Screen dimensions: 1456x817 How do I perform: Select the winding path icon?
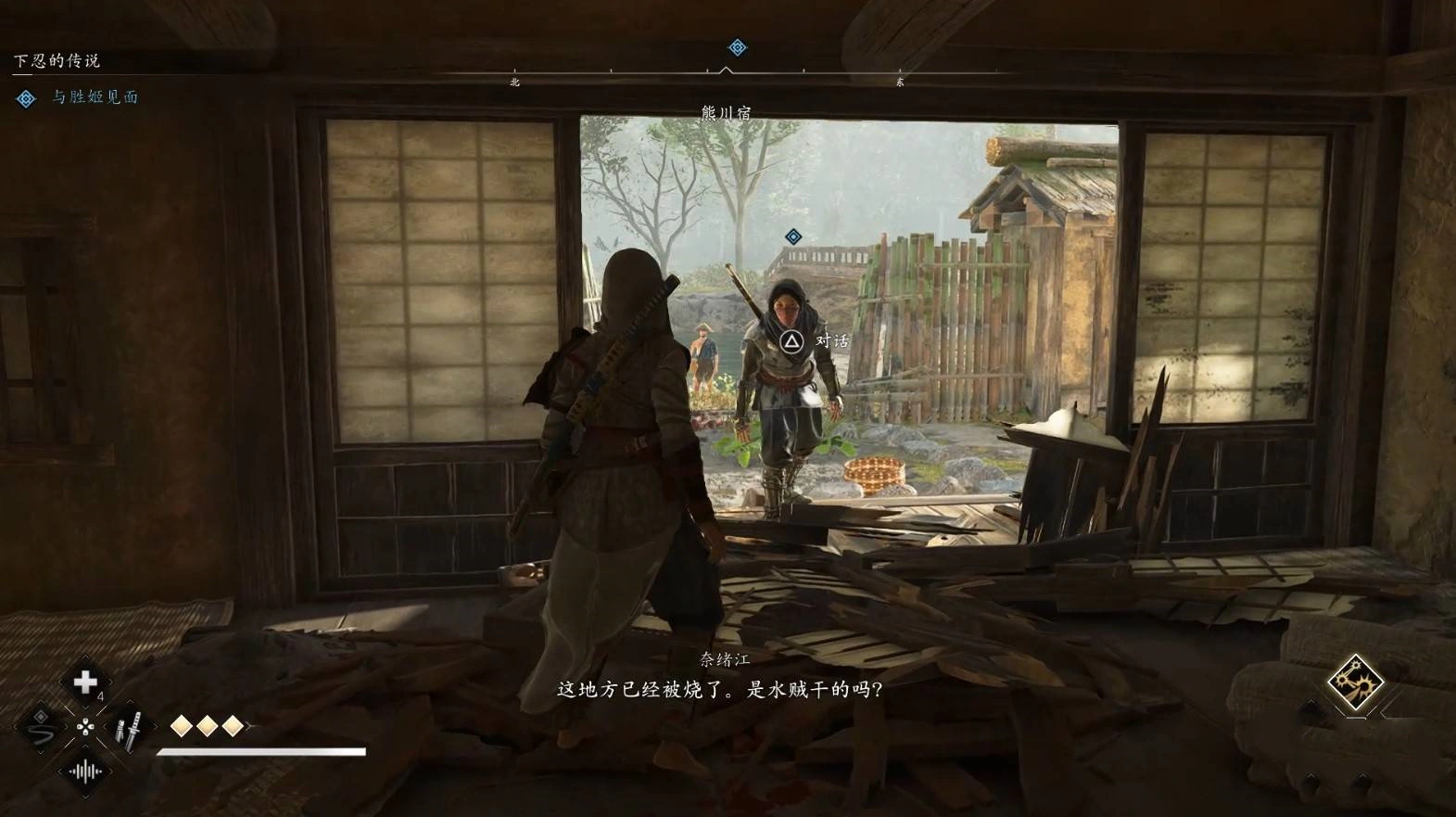(x=41, y=728)
